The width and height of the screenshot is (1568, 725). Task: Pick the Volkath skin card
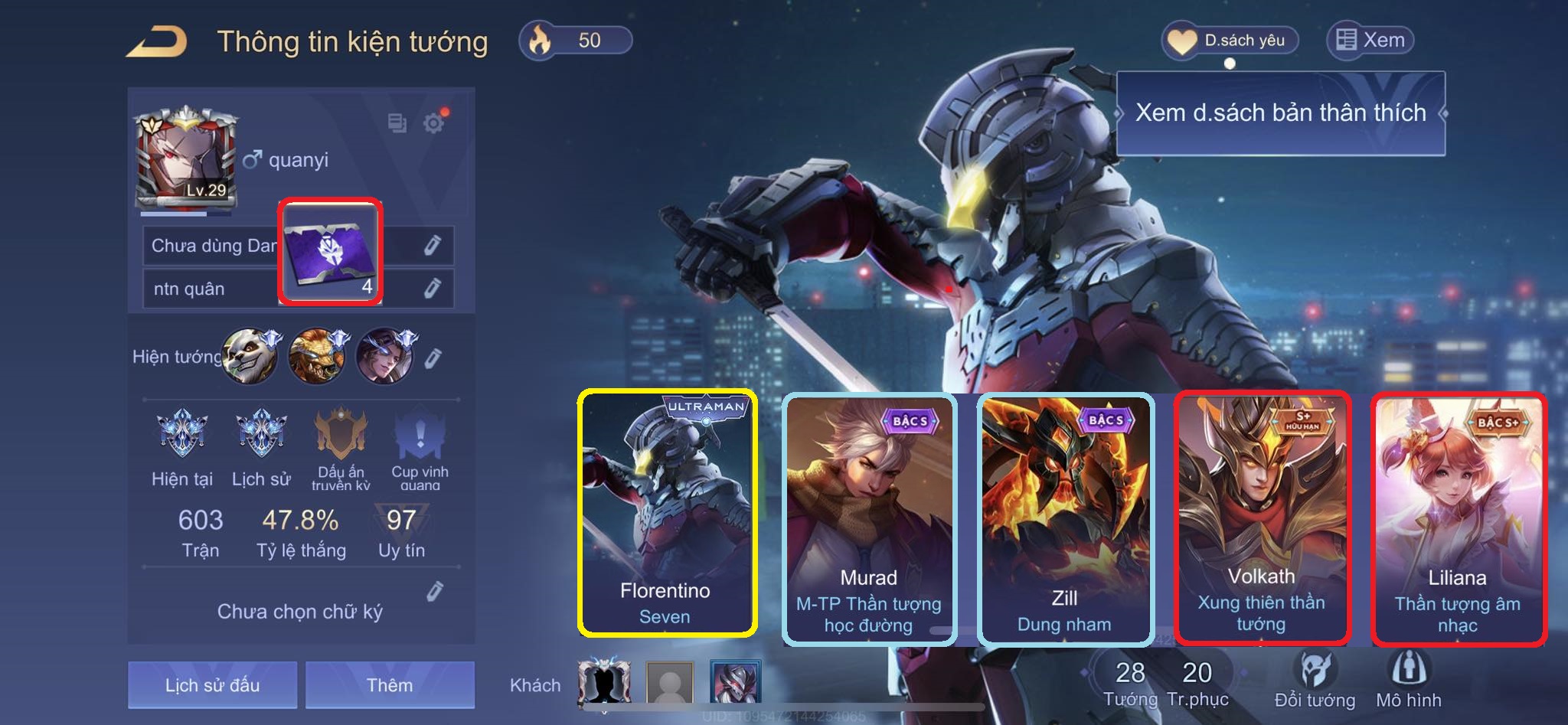[1262, 518]
